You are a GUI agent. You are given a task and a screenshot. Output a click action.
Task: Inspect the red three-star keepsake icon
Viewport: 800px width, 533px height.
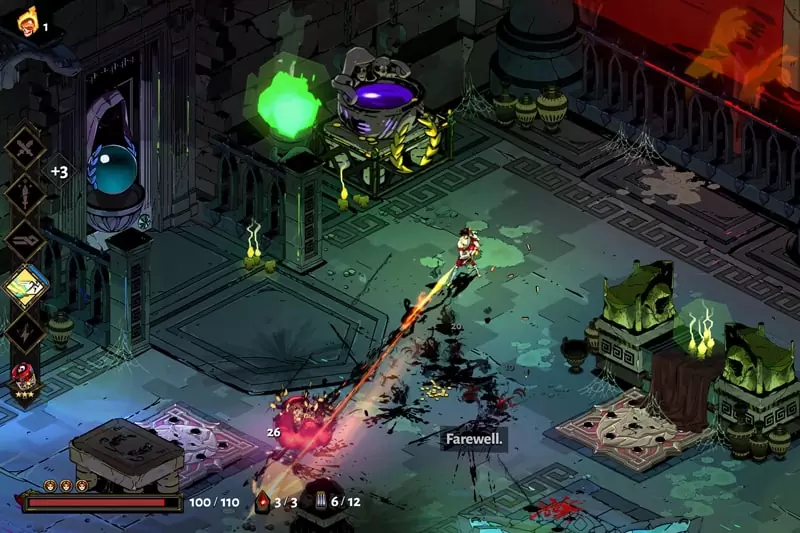point(25,378)
